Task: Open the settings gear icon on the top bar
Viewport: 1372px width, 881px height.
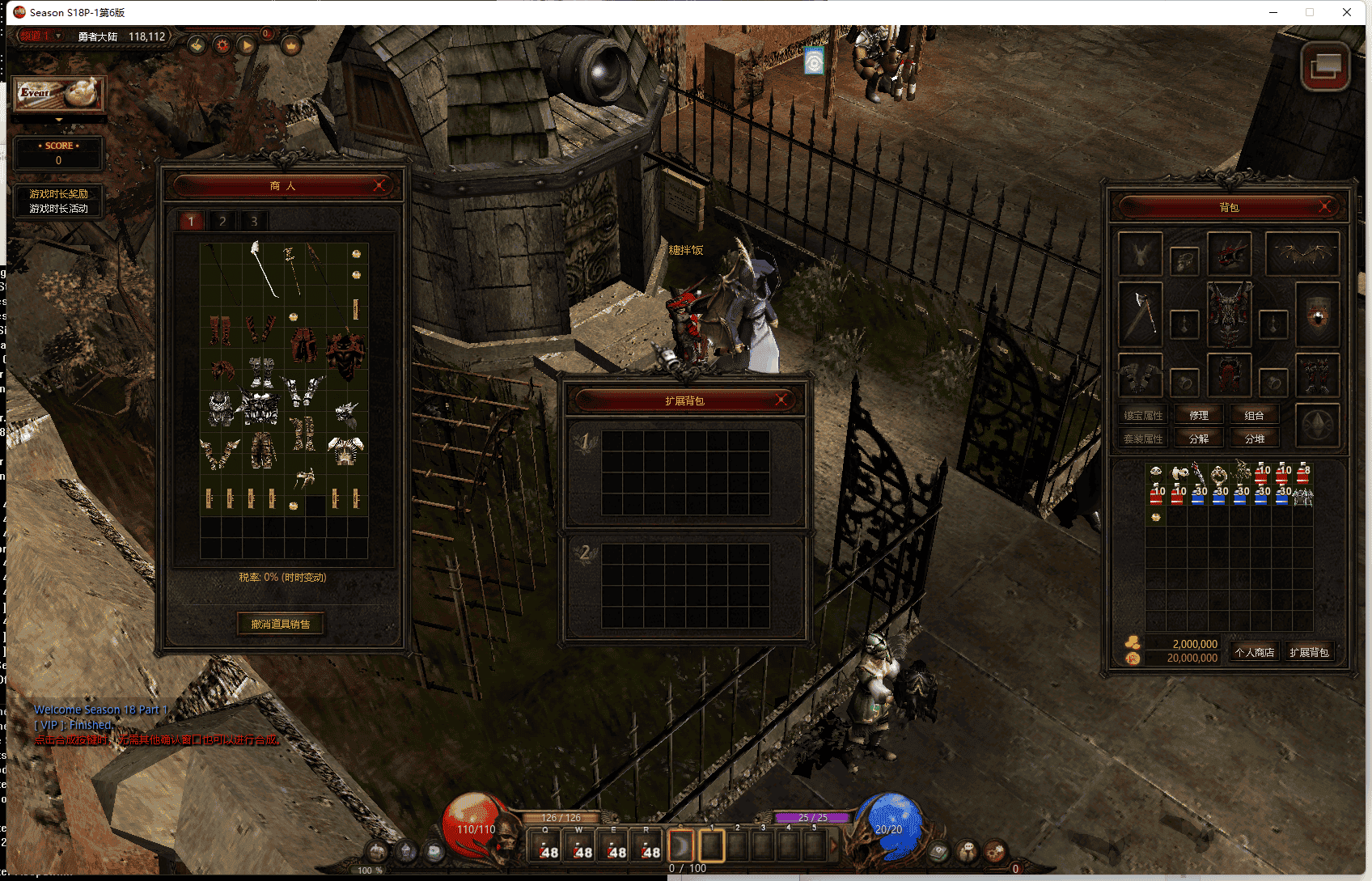Action: click(222, 46)
